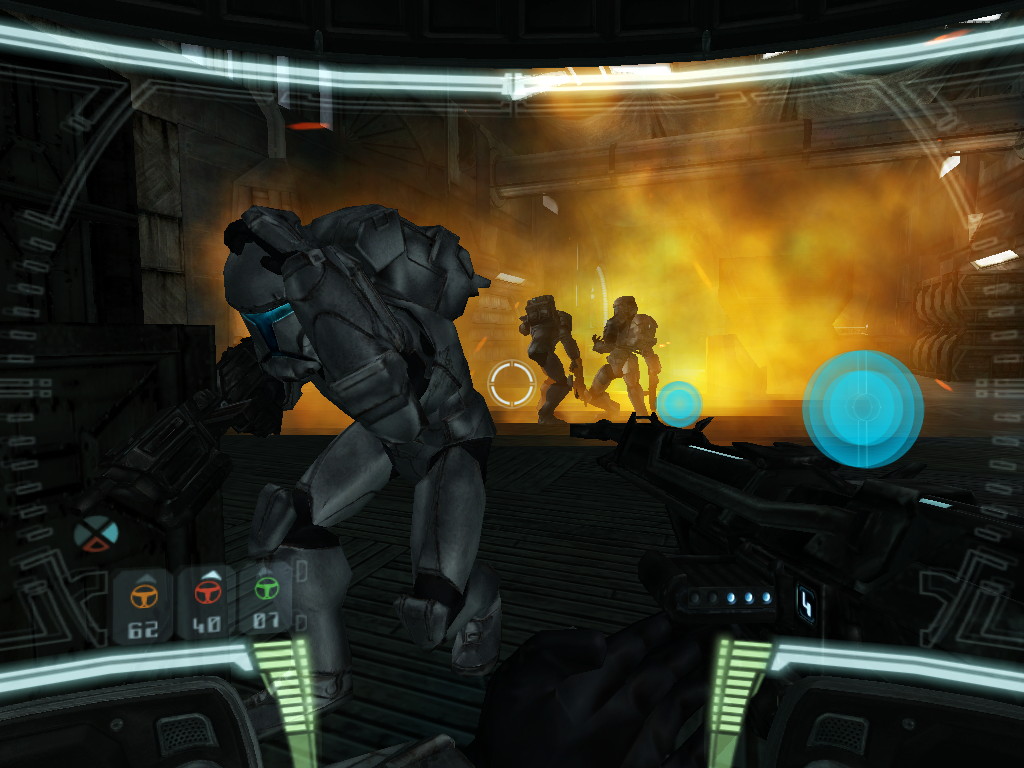Select the orange squad member 62 panel
The width and height of the screenshot is (1024, 768).
(144, 605)
